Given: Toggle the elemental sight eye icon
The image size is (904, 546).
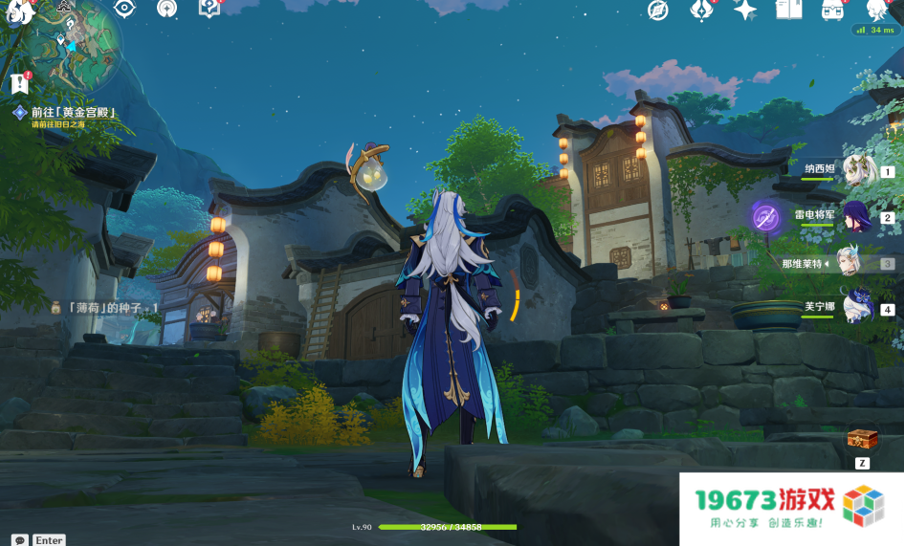Looking at the screenshot, I should 124,9.
